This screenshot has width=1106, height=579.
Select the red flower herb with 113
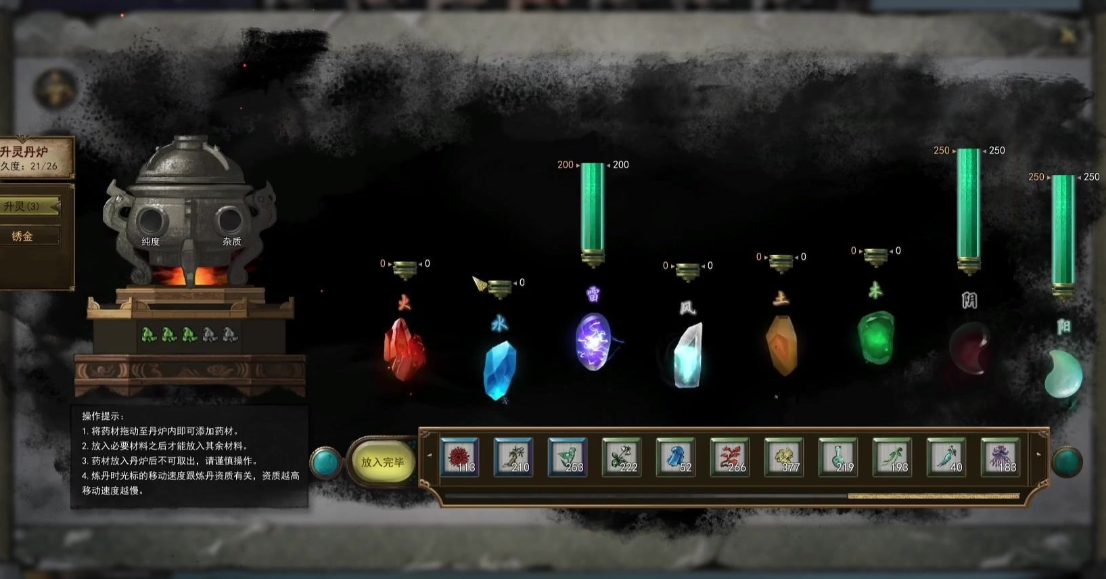pyautogui.click(x=459, y=457)
